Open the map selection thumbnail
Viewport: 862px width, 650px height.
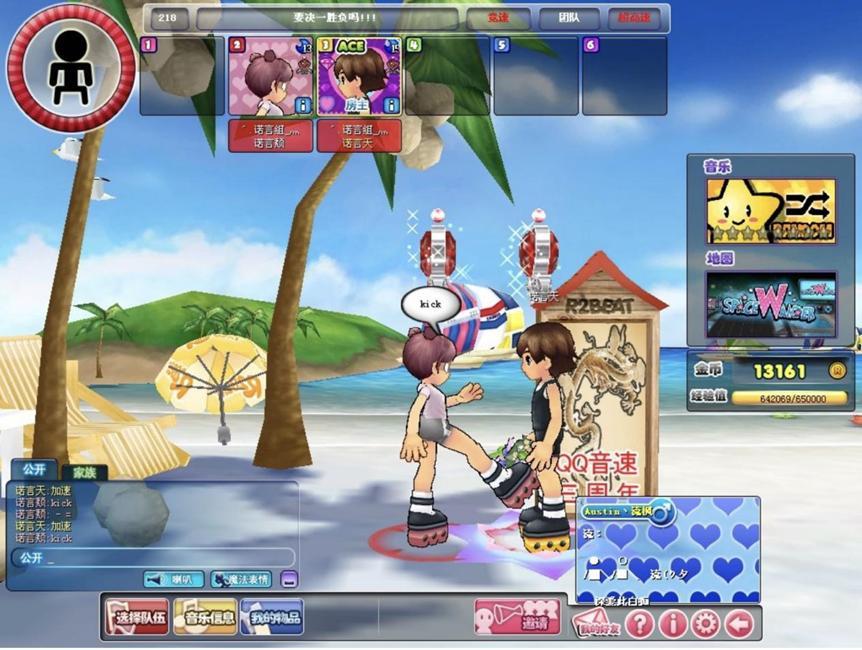[770, 303]
